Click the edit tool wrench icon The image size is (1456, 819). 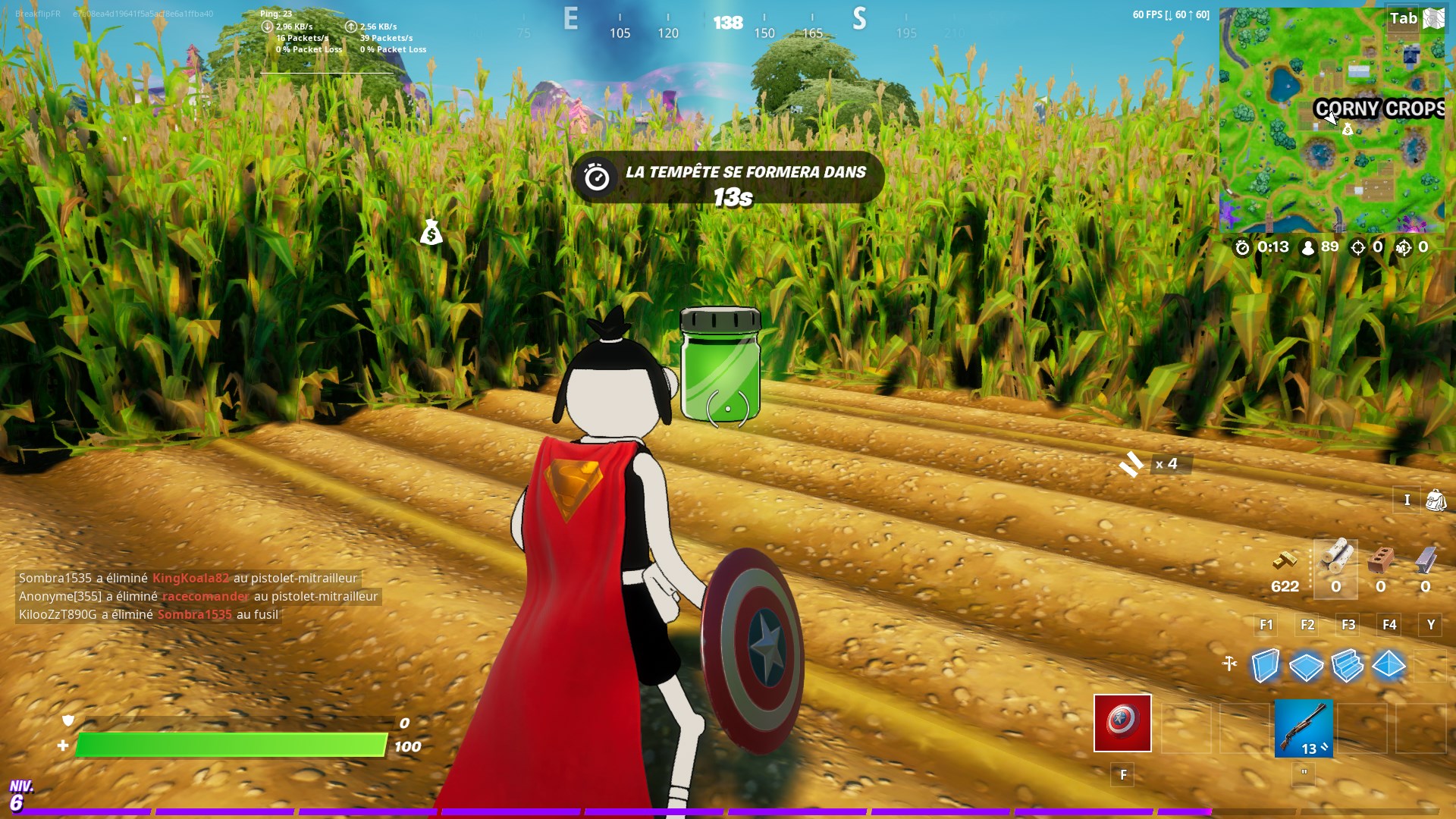tap(1229, 663)
